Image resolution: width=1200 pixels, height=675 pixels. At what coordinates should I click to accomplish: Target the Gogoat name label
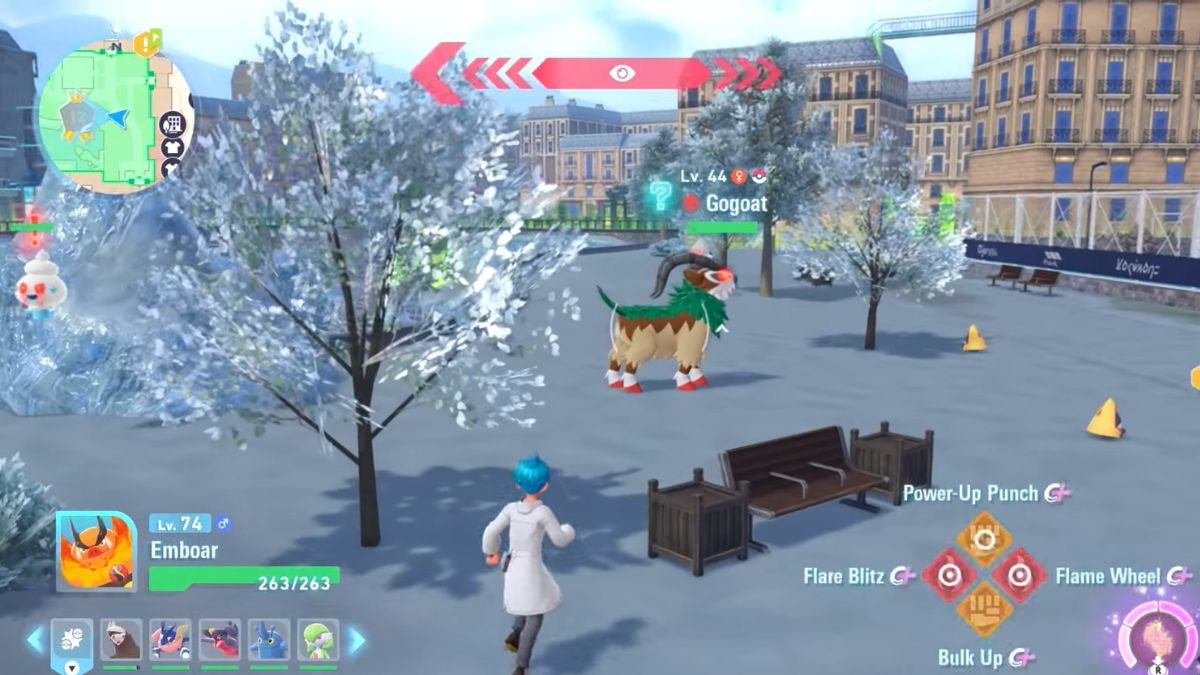736,203
